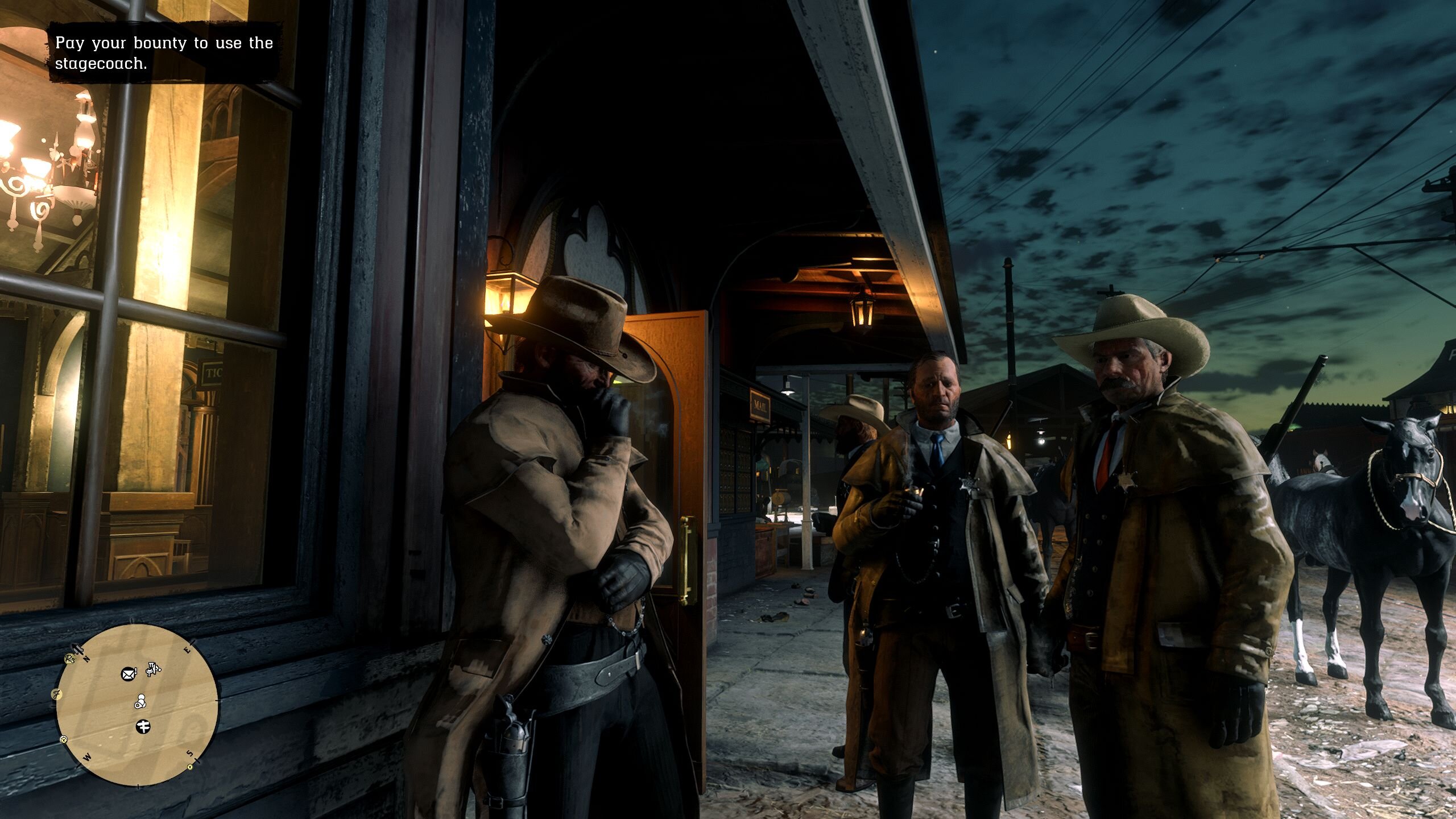Click the post office envelope marker on minimap
Viewport: 1456px width, 819px height.
click(129, 675)
